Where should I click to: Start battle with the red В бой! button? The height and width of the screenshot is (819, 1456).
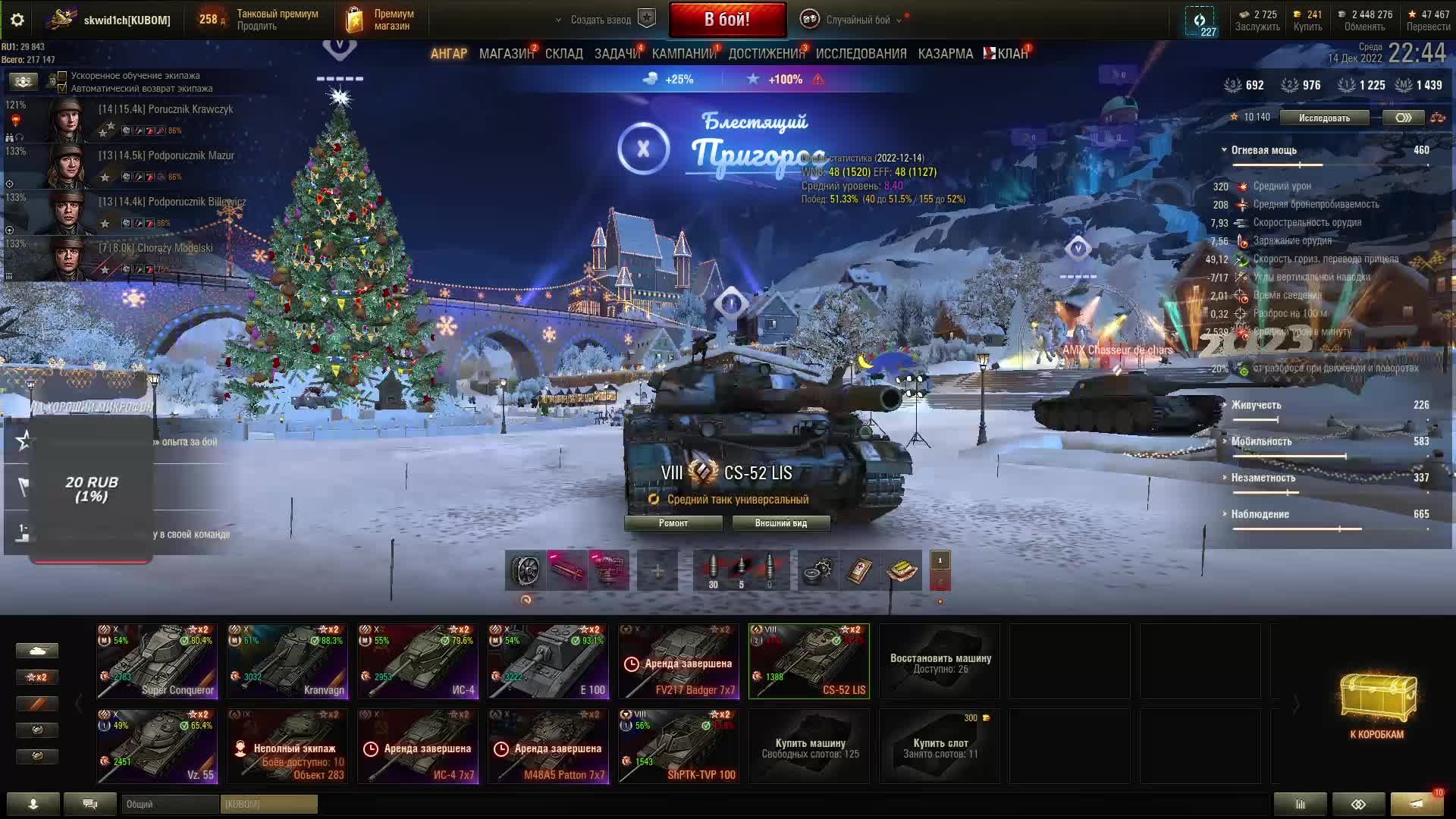(727, 20)
